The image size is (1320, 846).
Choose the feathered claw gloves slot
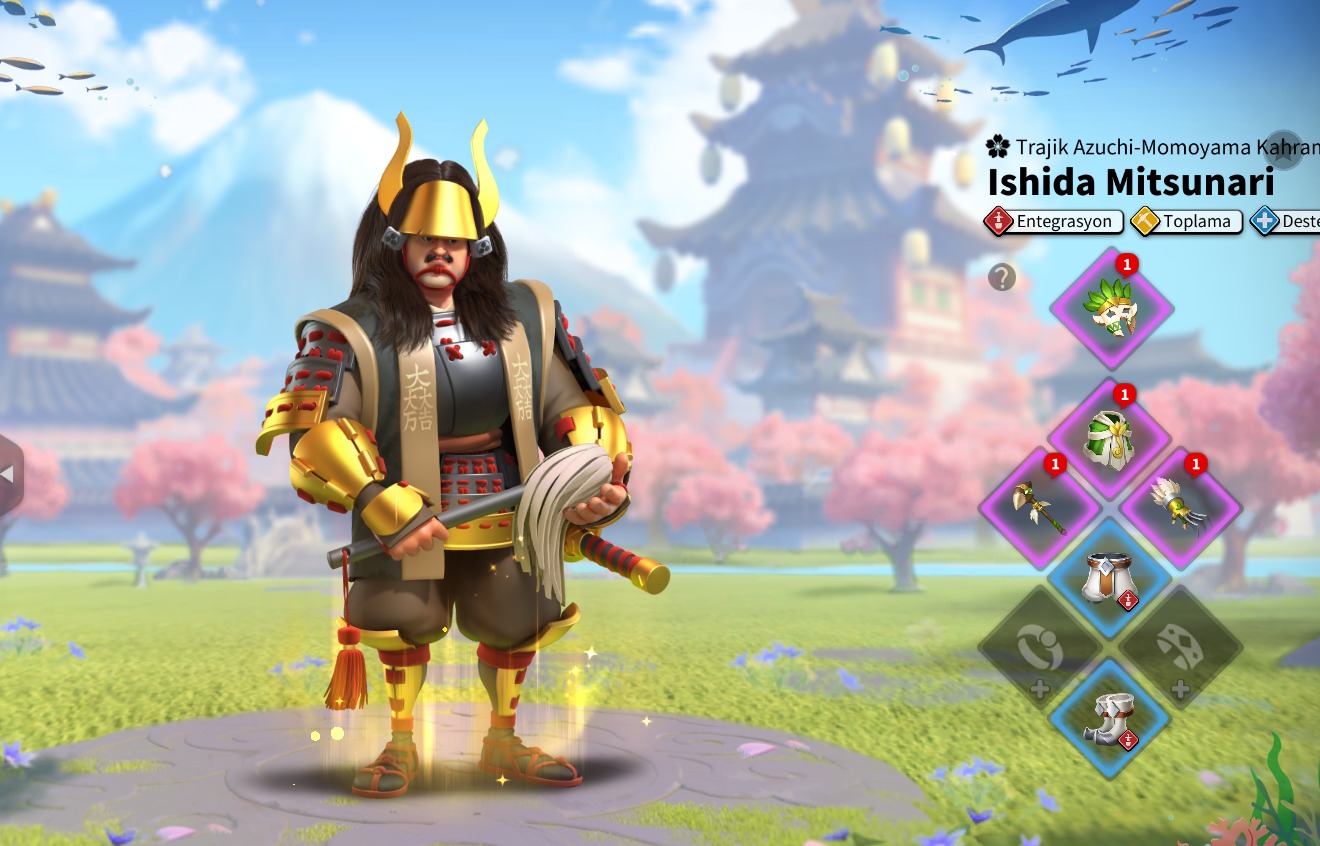pos(1181,508)
